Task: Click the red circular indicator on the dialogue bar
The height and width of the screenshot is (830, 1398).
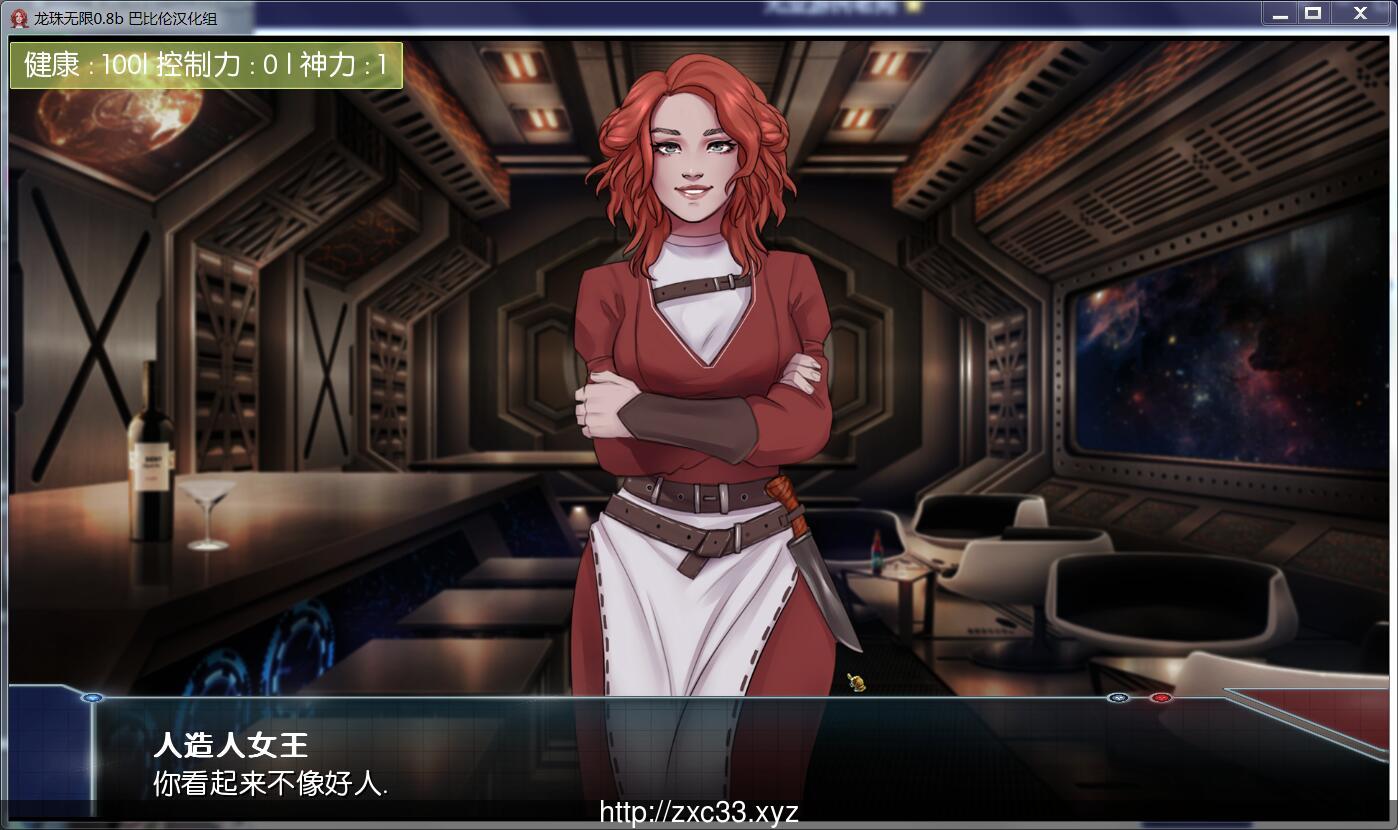Action: click(x=1160, y=697)
